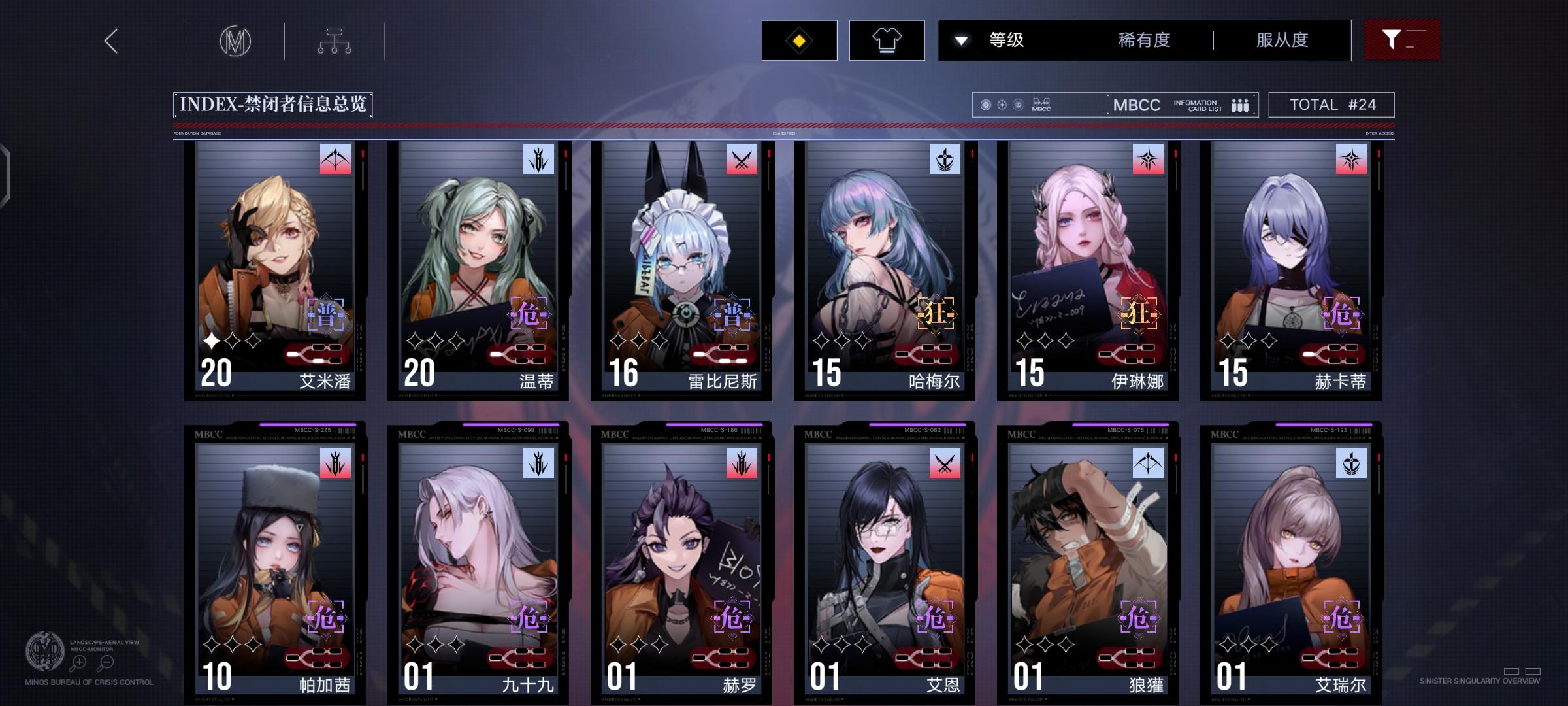Screen dimensions: 1568x706
Task: Click the back arrow at top left
Action: coord(110,41)
